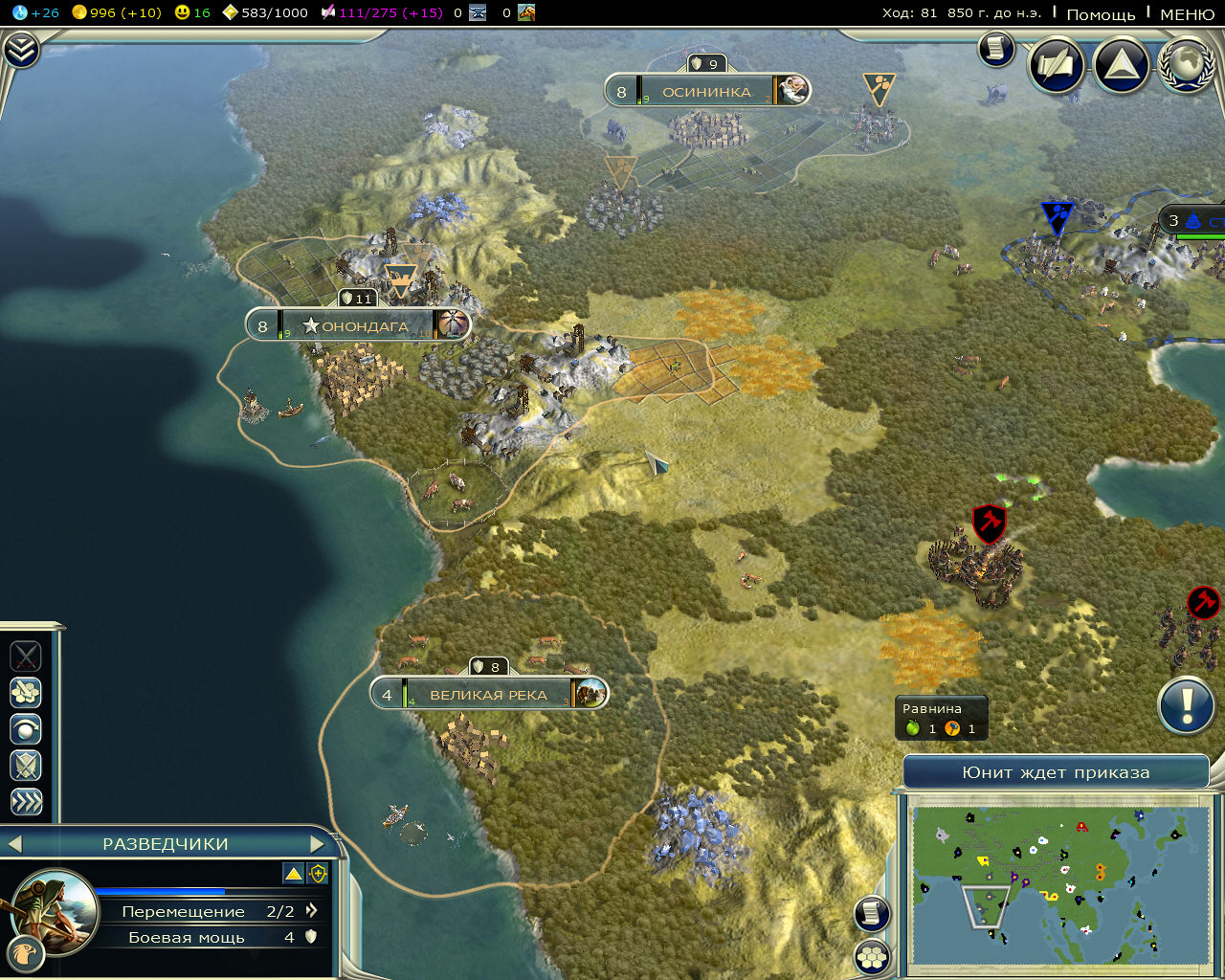Expand the top-left double-chevron panel button
The width and height of the screenshot is (1225, 980).
click(21, 50)
